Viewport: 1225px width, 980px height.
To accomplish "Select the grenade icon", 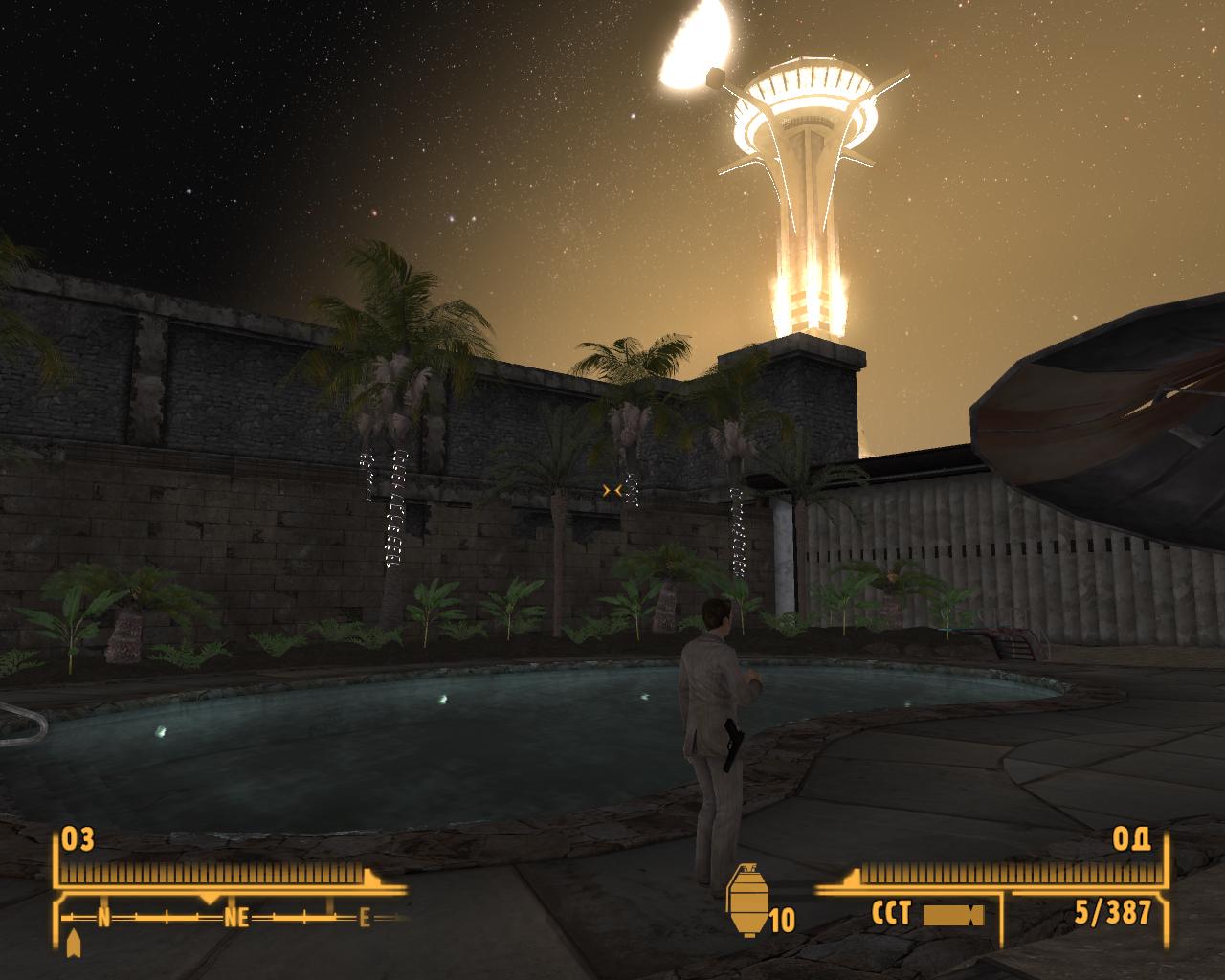I will point(747,902).
